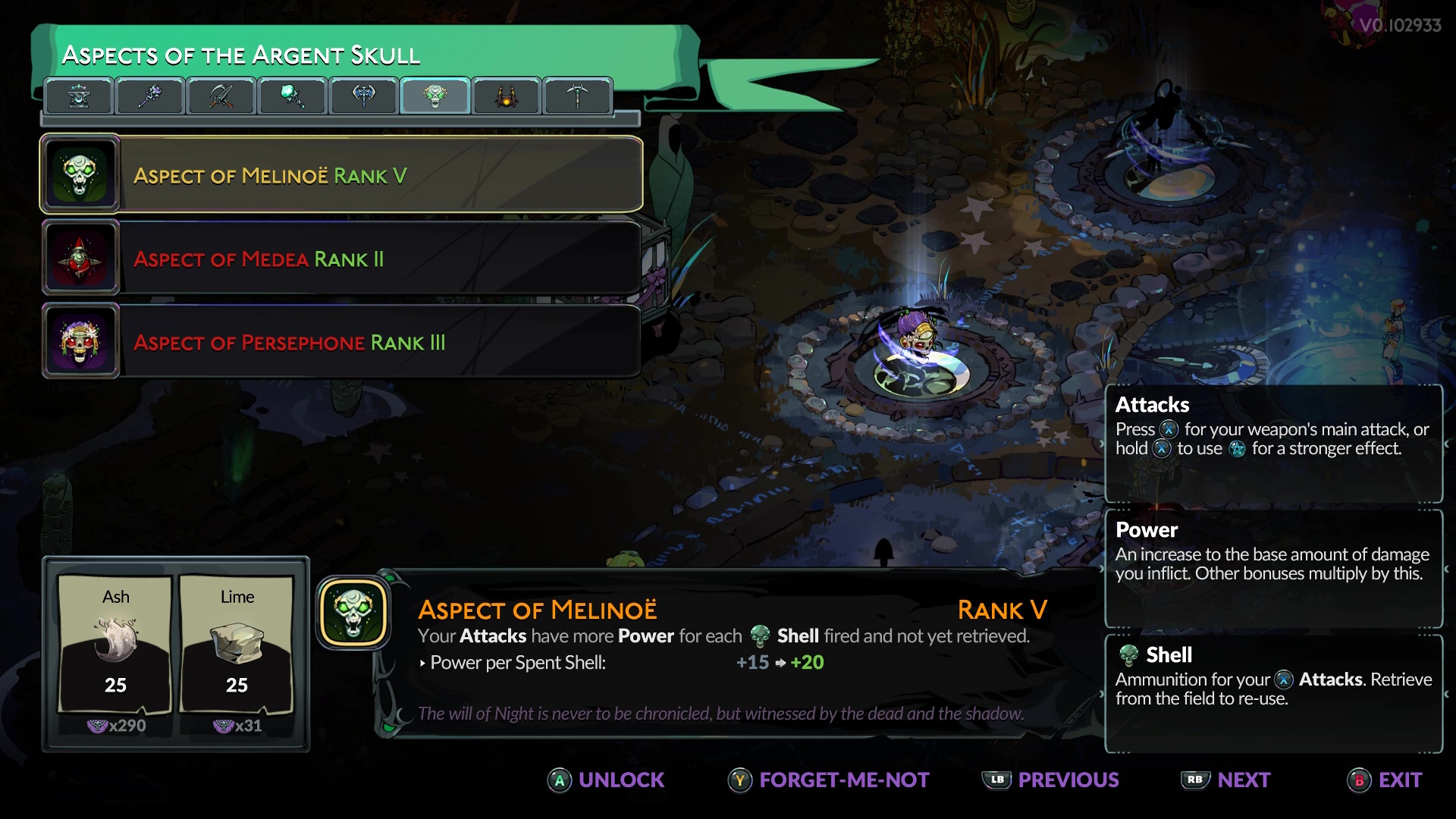Select the Witch's Staff weapon tab
This screenshot has width=1456, height=819.
149,96
